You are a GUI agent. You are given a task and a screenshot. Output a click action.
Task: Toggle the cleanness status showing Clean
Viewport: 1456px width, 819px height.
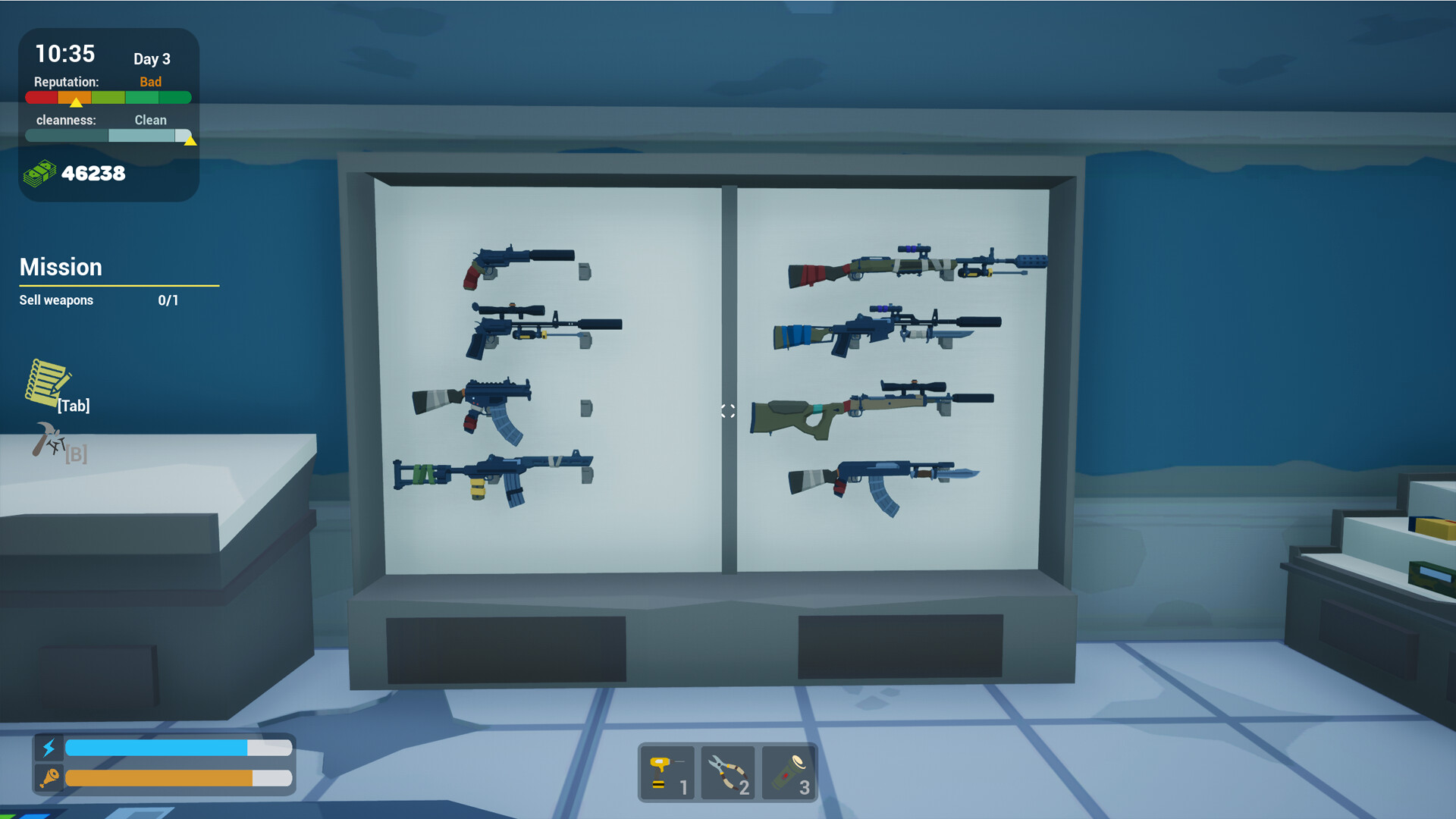click(x=149, y=119)
